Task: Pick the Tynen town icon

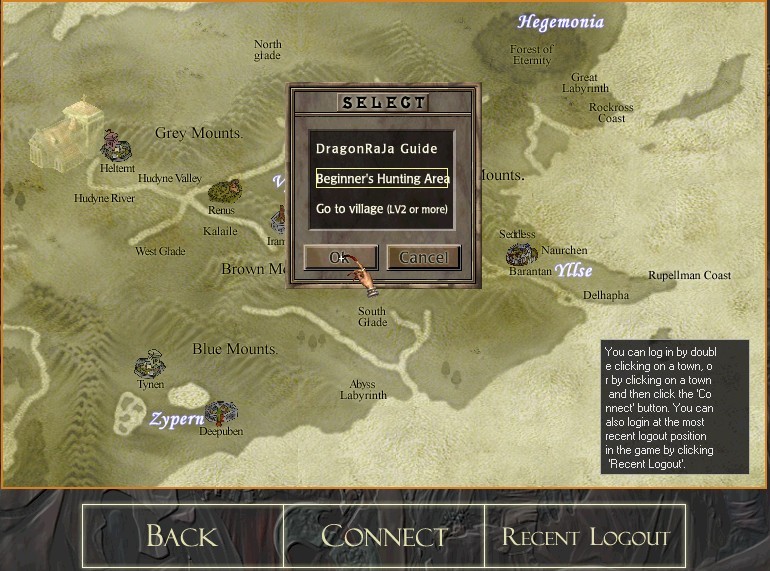Action: 151,363
